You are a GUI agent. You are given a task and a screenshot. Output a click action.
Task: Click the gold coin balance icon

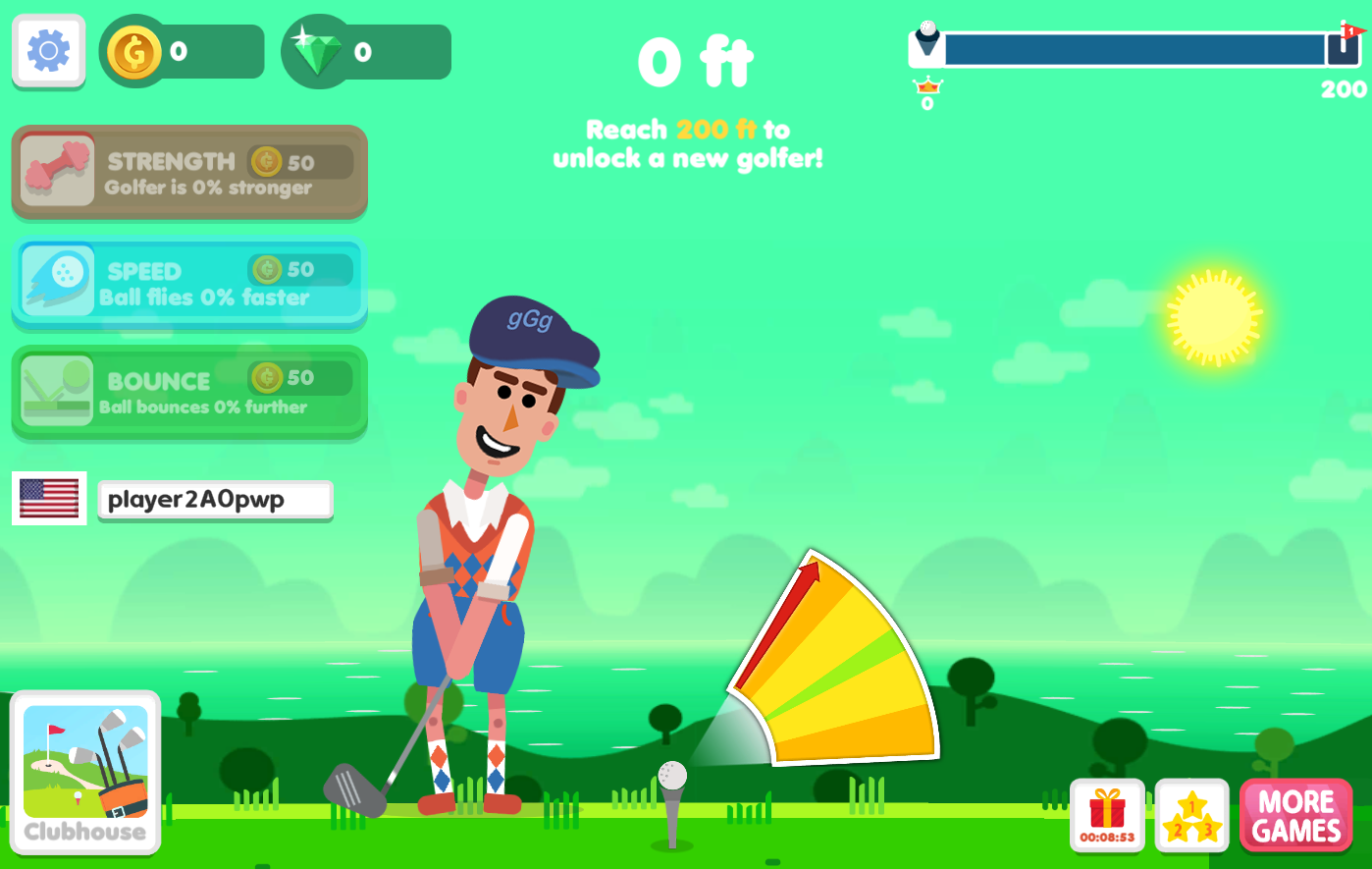pyautogui.click(x=135, y=51)
